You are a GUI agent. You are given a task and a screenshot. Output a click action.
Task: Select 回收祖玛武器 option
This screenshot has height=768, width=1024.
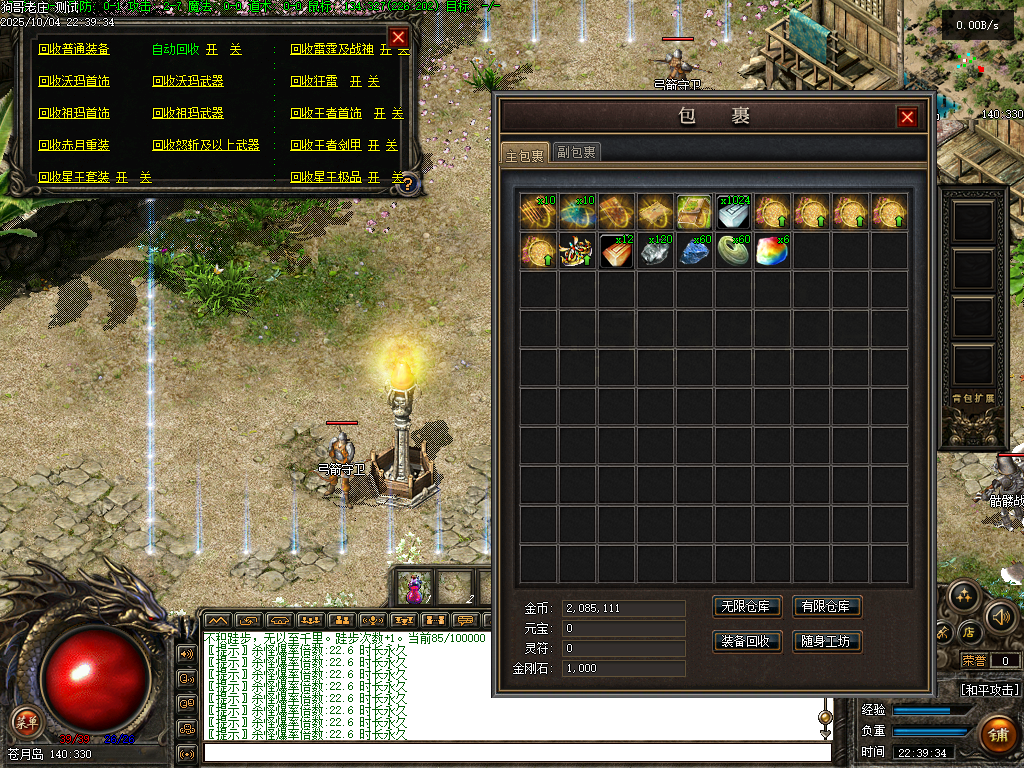(x=188, y=113)
